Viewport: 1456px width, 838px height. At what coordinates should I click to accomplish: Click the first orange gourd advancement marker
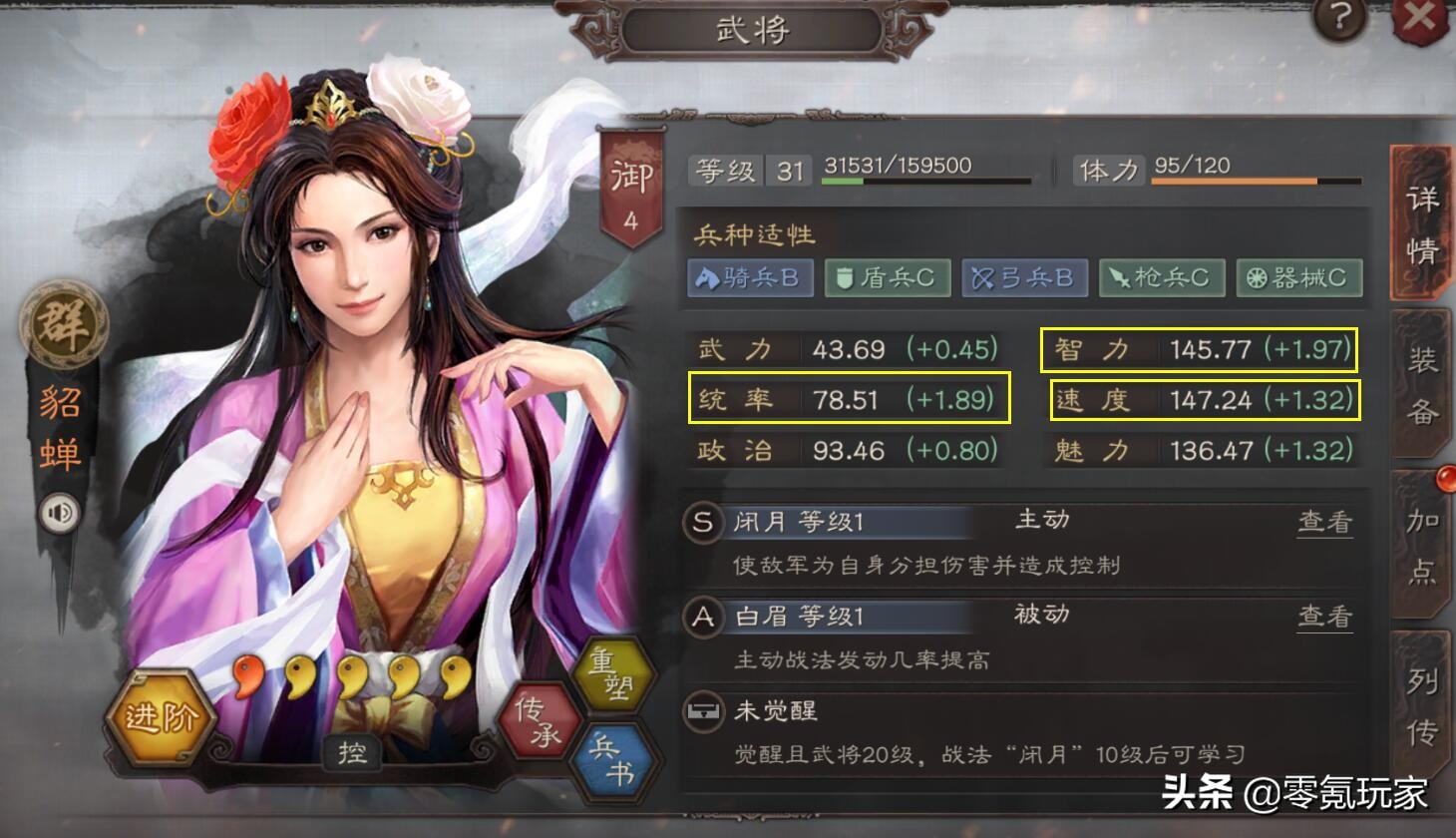pos(244,675)
